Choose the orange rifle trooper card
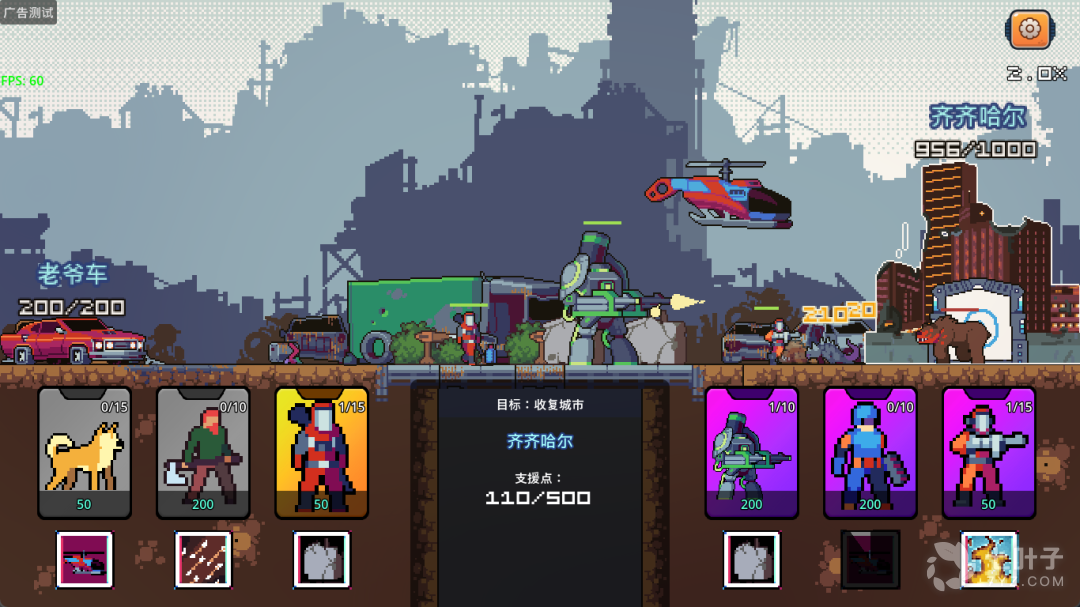1080x607 pixels. coord(988,452)
